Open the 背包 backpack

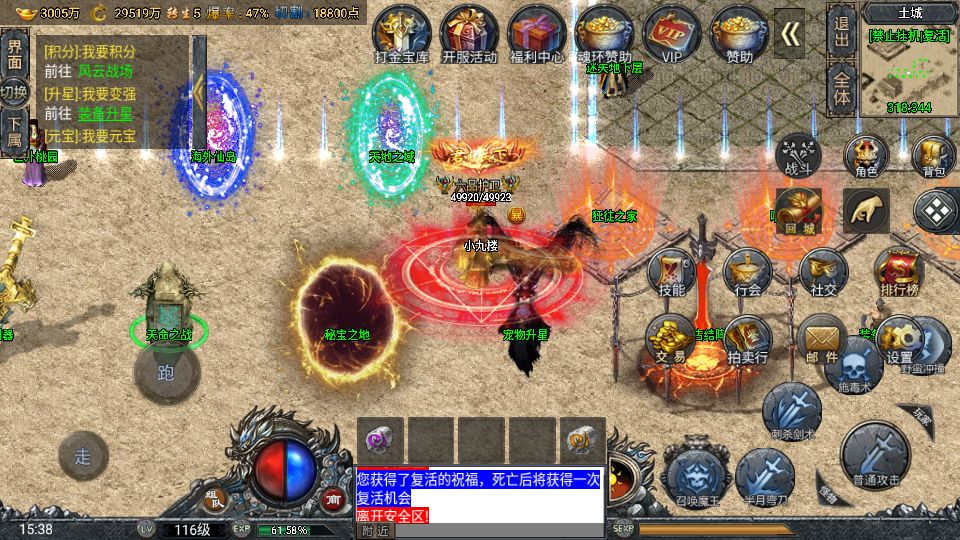point(934,157)
